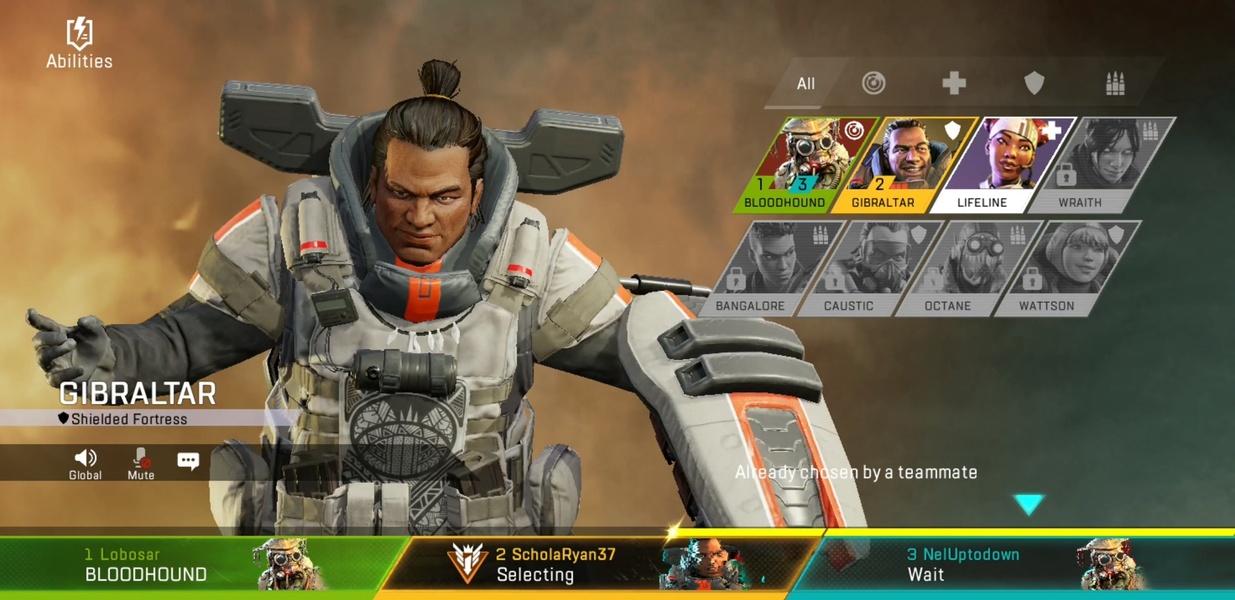Viewport: 1235px width, 600px height.
Task: Click ScholaRyan37's Selecting player banner
Action: coord(600,565)
